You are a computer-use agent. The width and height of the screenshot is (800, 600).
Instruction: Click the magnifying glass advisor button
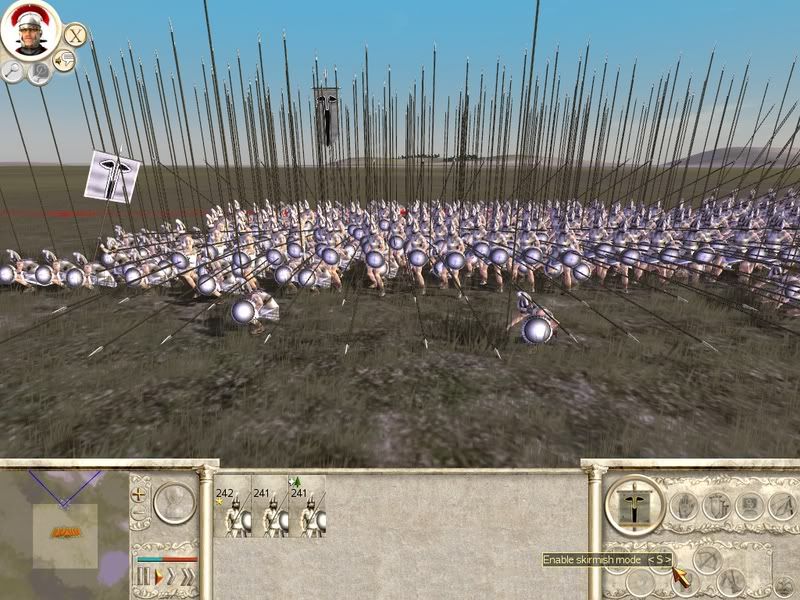pyautogui.click(x=13, y=69)
